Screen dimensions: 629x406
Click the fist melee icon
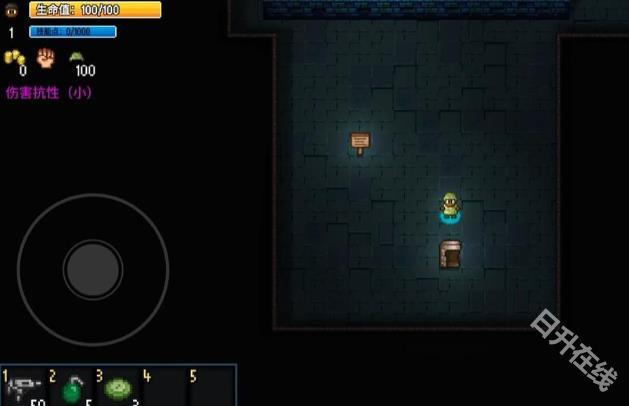tap(45, 57)
